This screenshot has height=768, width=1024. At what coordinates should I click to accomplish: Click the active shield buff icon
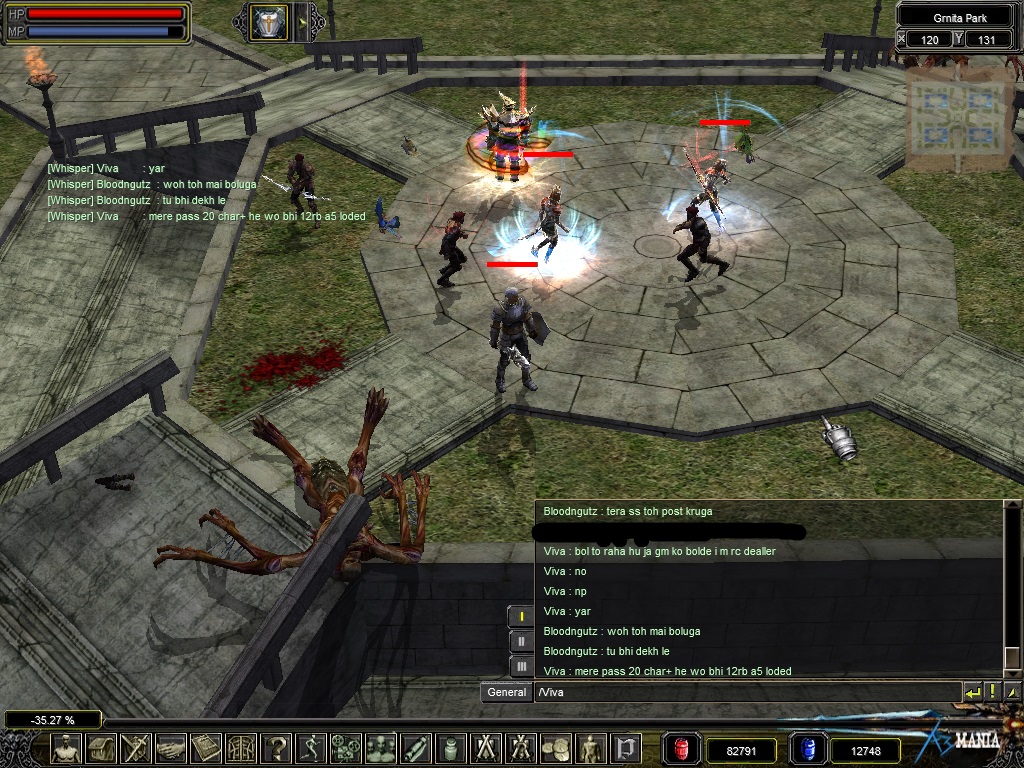coord(268,22)
